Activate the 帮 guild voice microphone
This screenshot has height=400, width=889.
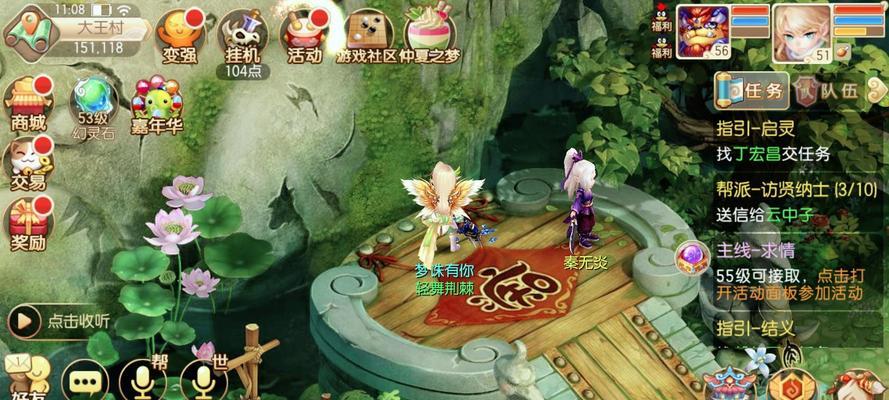pyautogui.click(x=143, y=380)
